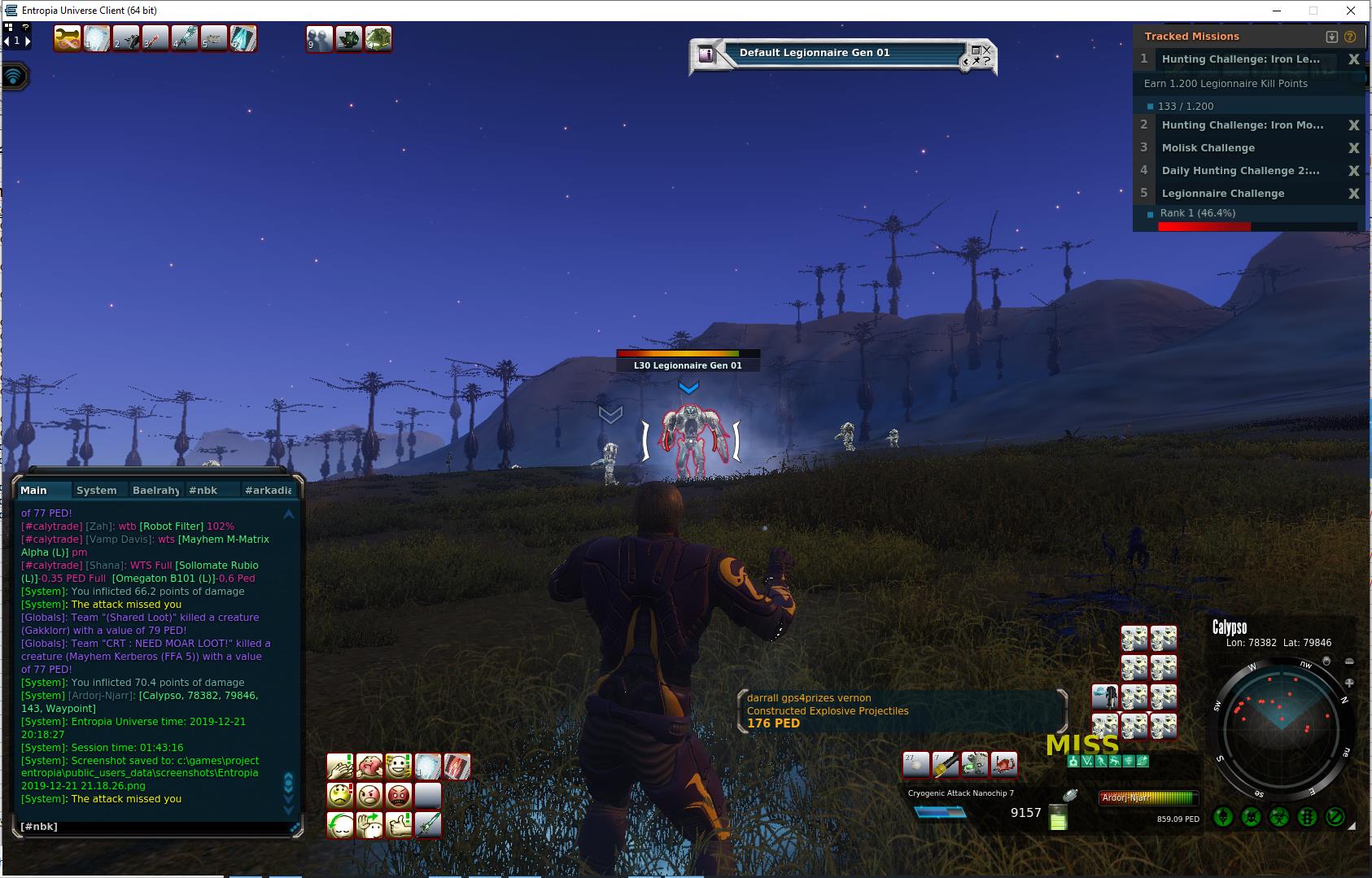Open the #nbk chat channel tab
Screen dimensions: 1372x878
pyautogui.click(x=203, y=490)
